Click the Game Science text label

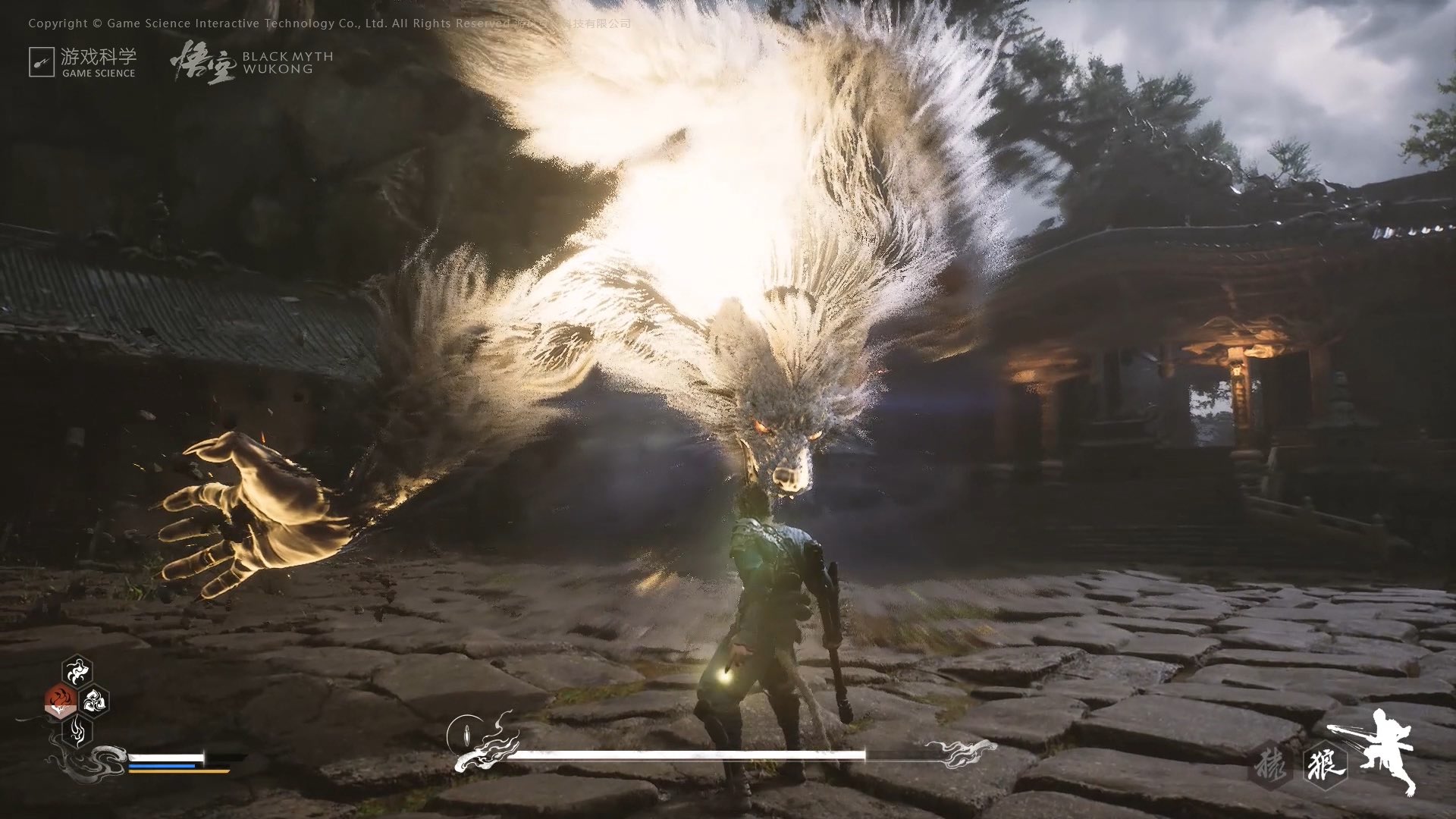pyautogui.click(x=99, y=74)
